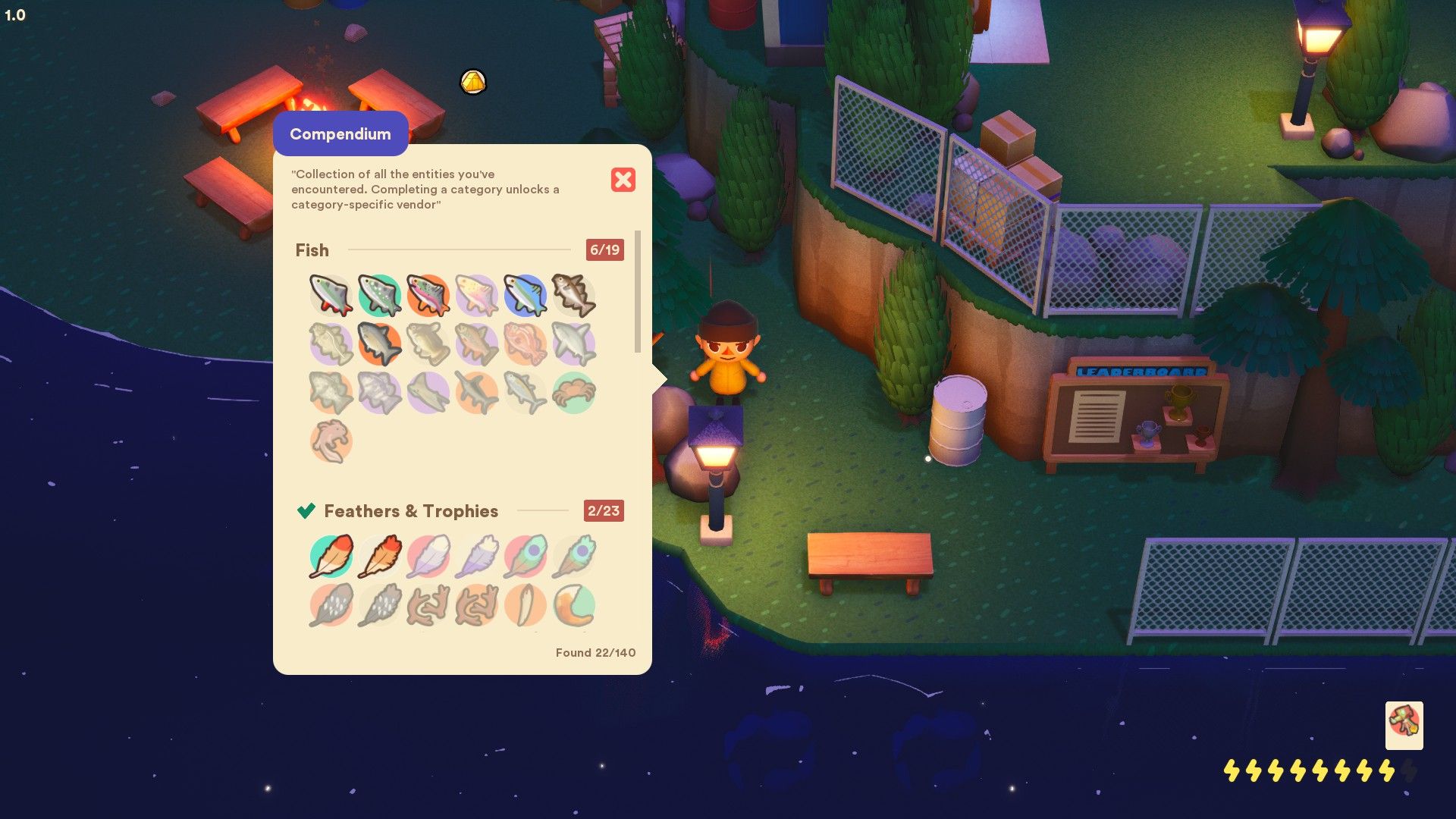Viewport: 1456px width, 819px height.
Task: View the fox tail trophy entry
Action: pyautogui.click(x=574, y=604)
